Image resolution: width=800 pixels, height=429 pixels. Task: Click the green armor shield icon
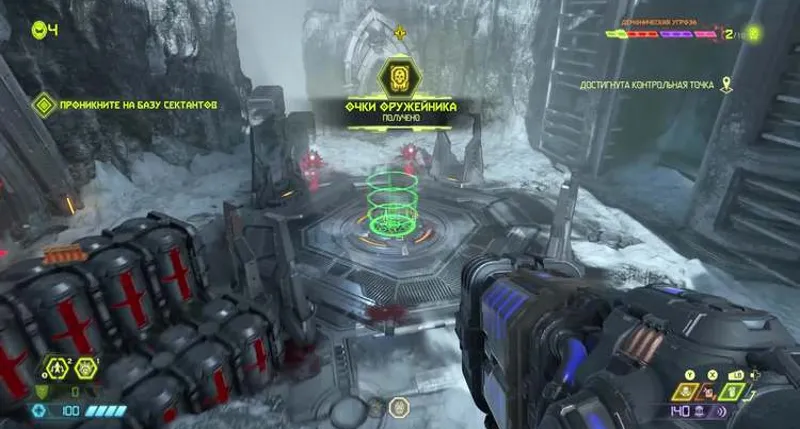[41, 391]
